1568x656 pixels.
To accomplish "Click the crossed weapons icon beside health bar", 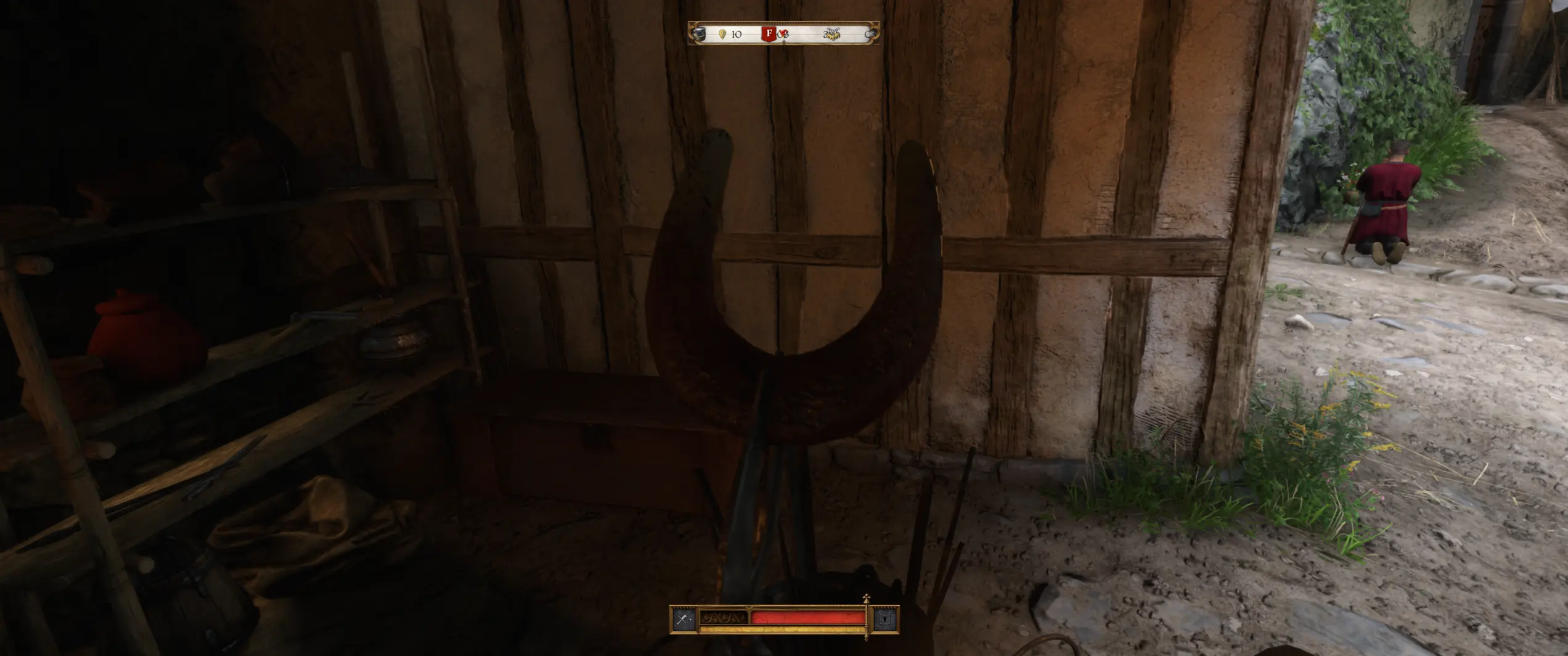I will point(684,618).
